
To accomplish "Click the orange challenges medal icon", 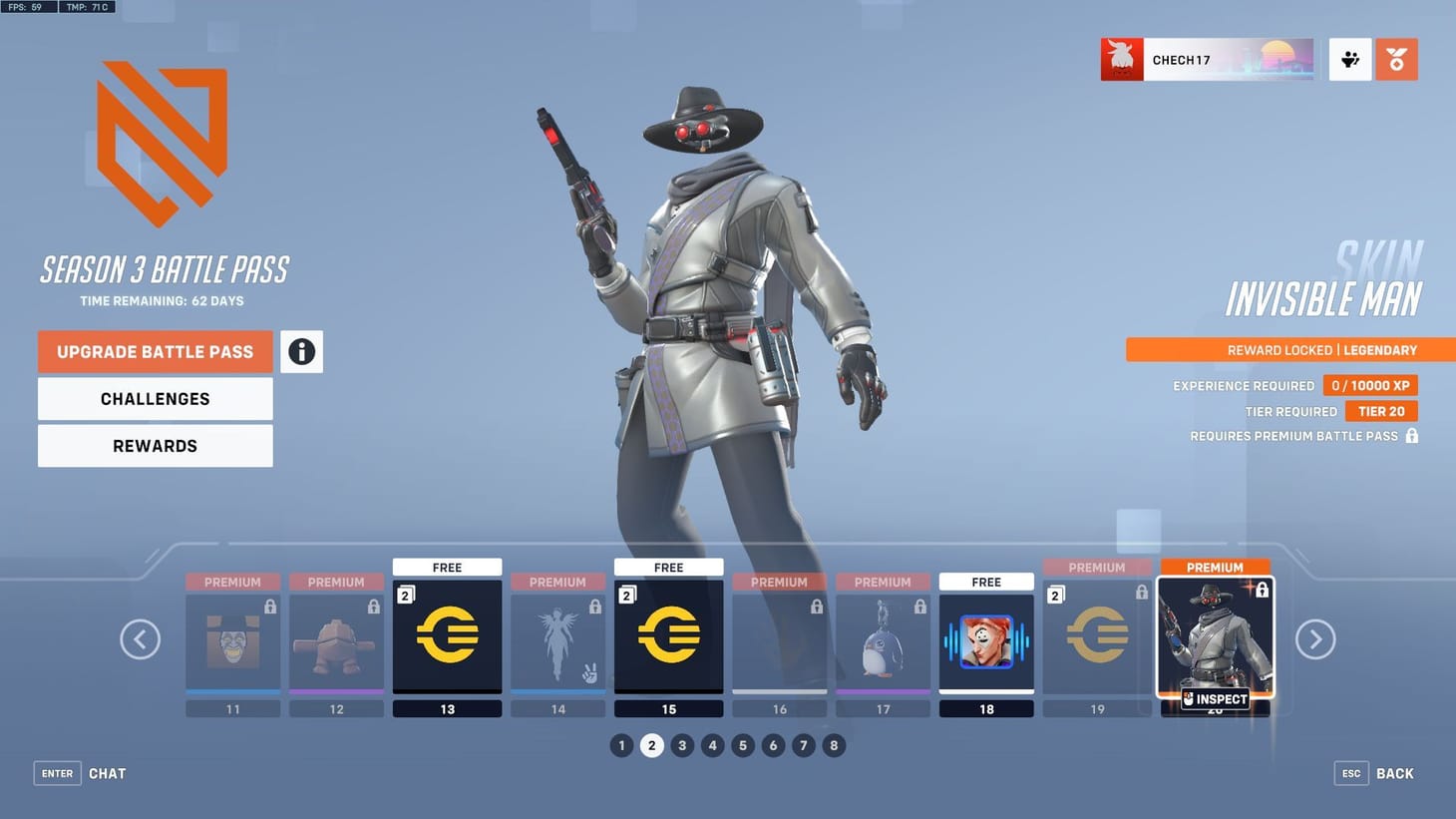I will (1396, 59).
